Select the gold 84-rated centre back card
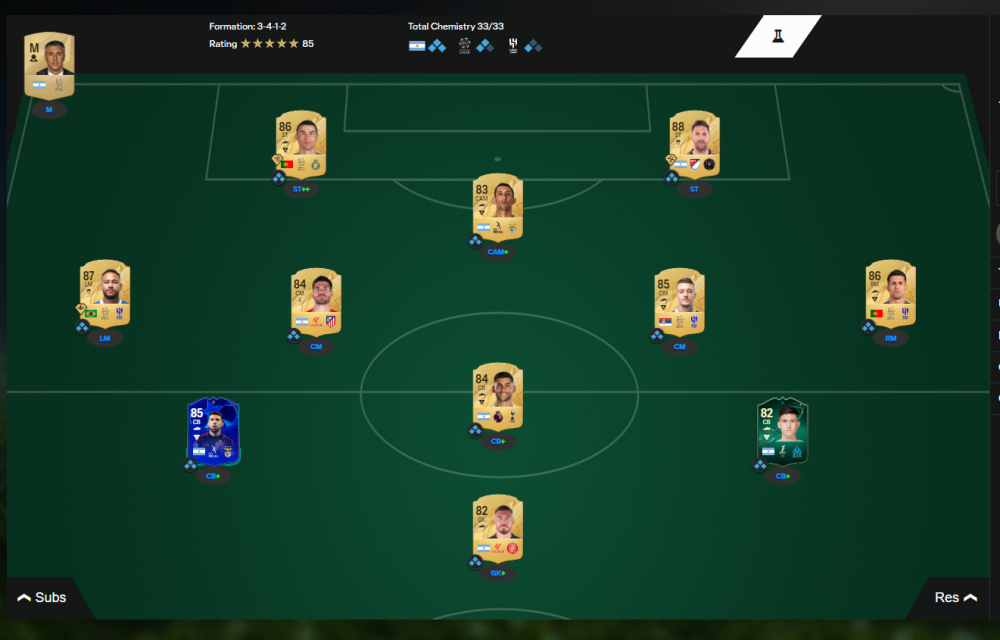The image size is (1000, 640). pos(498,397)
